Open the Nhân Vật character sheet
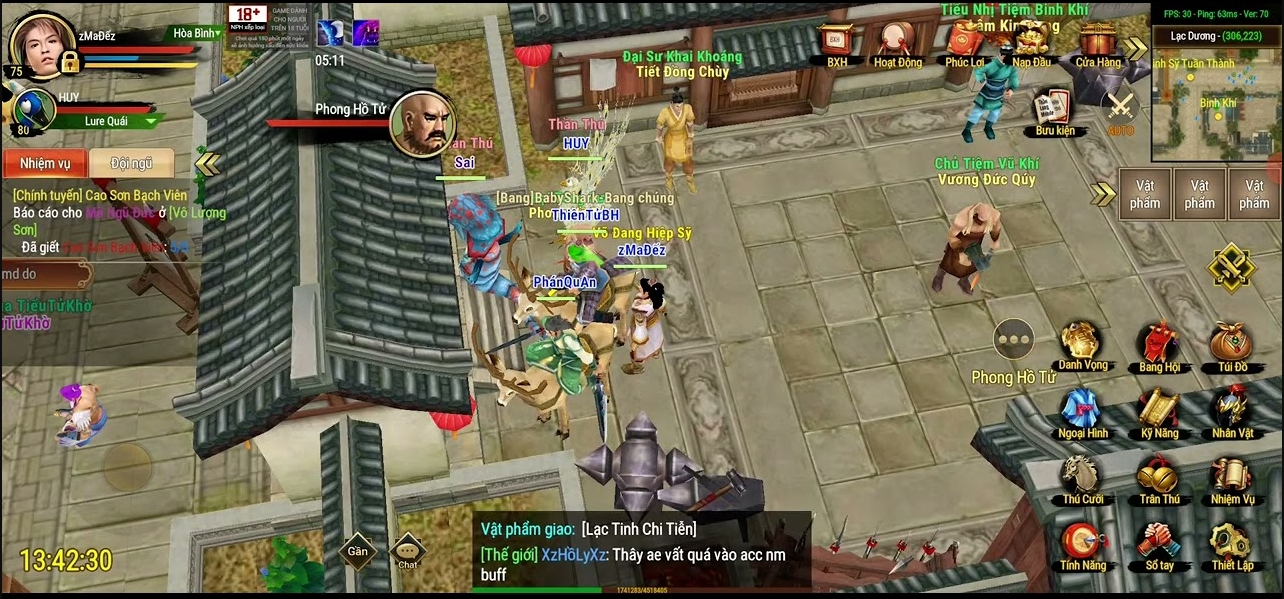Viewport: 1284px width, 599px height. click(1231, 412)
